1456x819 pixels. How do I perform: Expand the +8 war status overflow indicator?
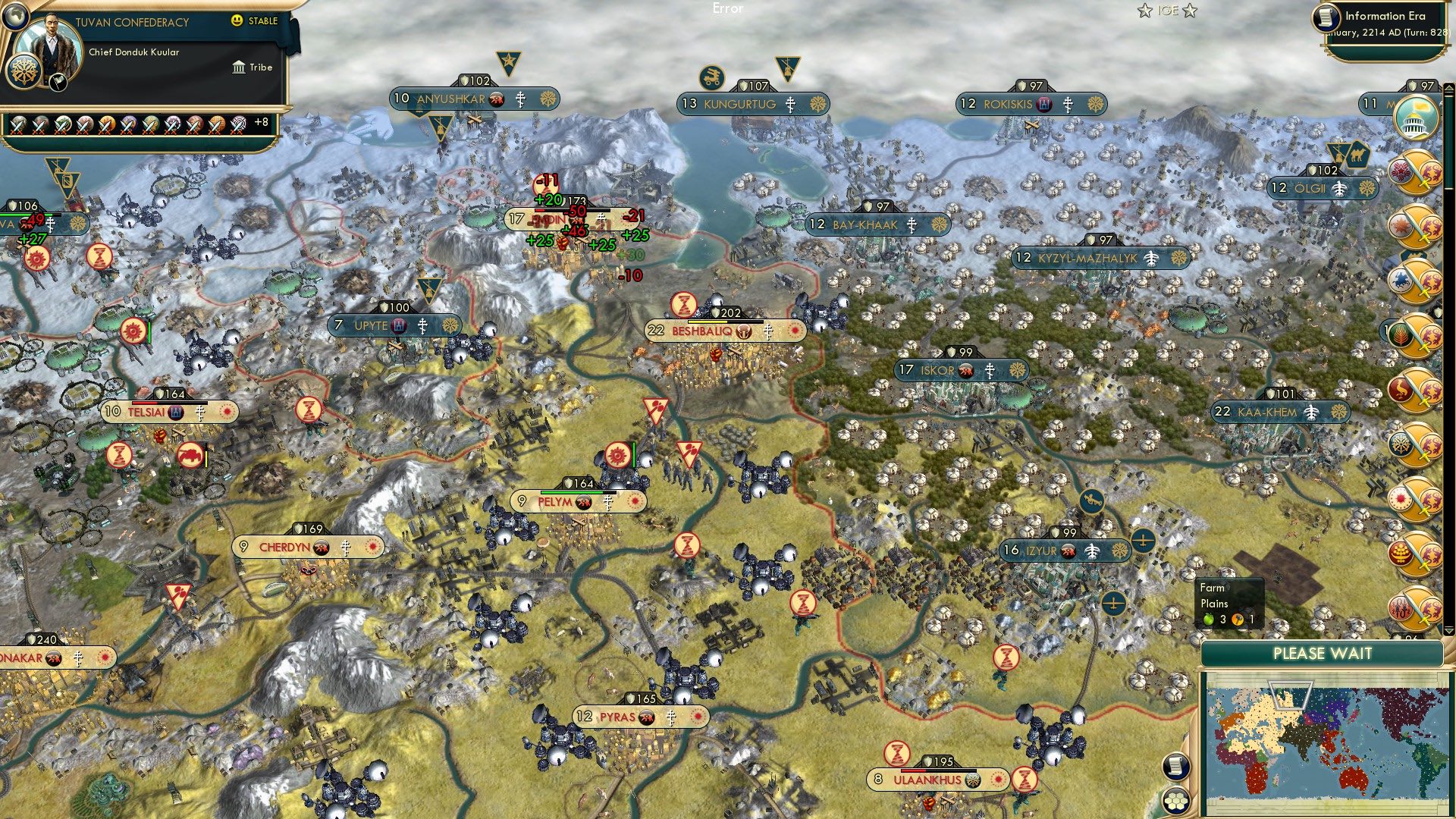click(261, 122)
